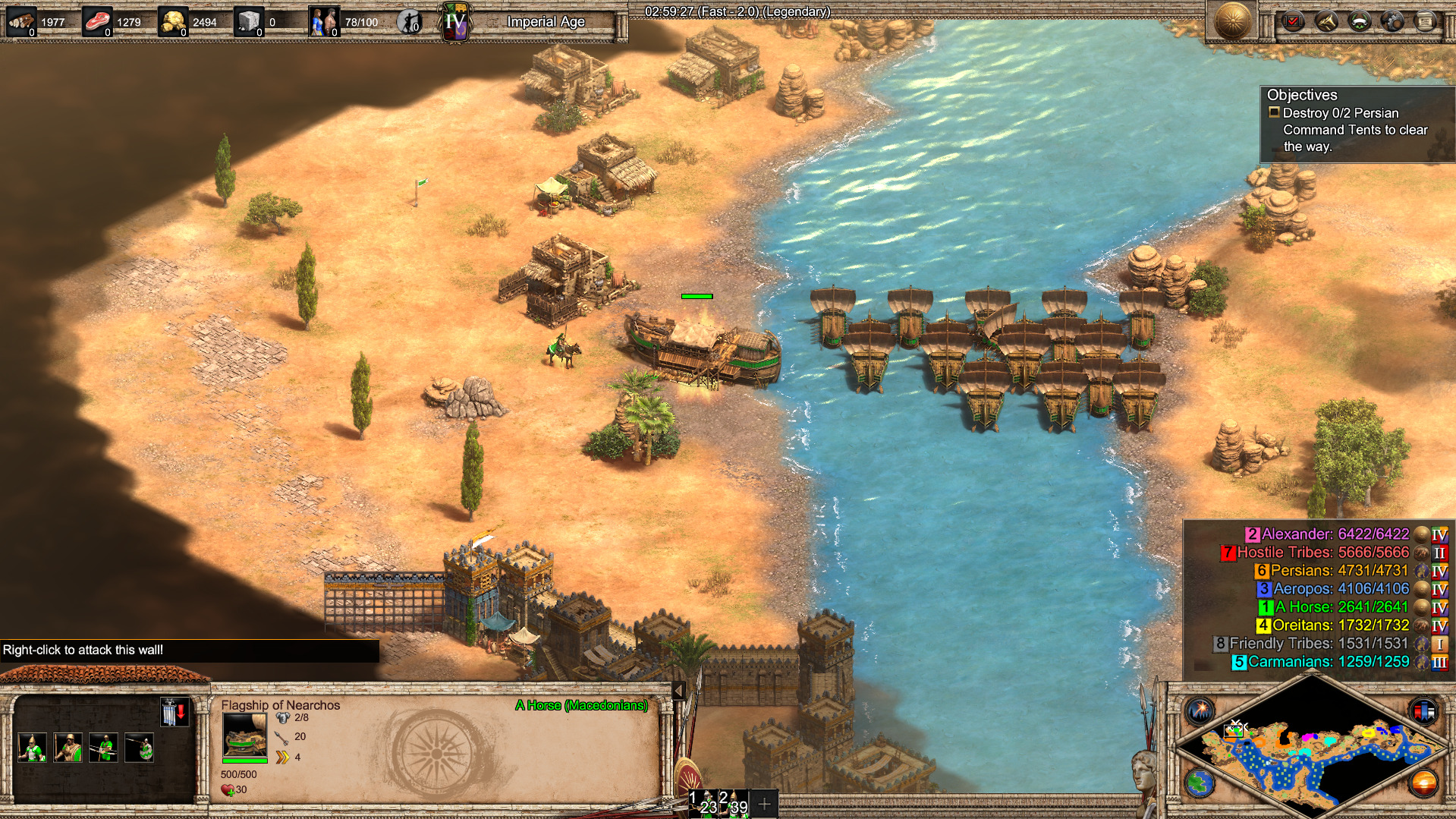This screenshot has height=819, width=1456.
Task: Select the bronze-armored garrisoned soldier portrait
Action: pos(68,748)
